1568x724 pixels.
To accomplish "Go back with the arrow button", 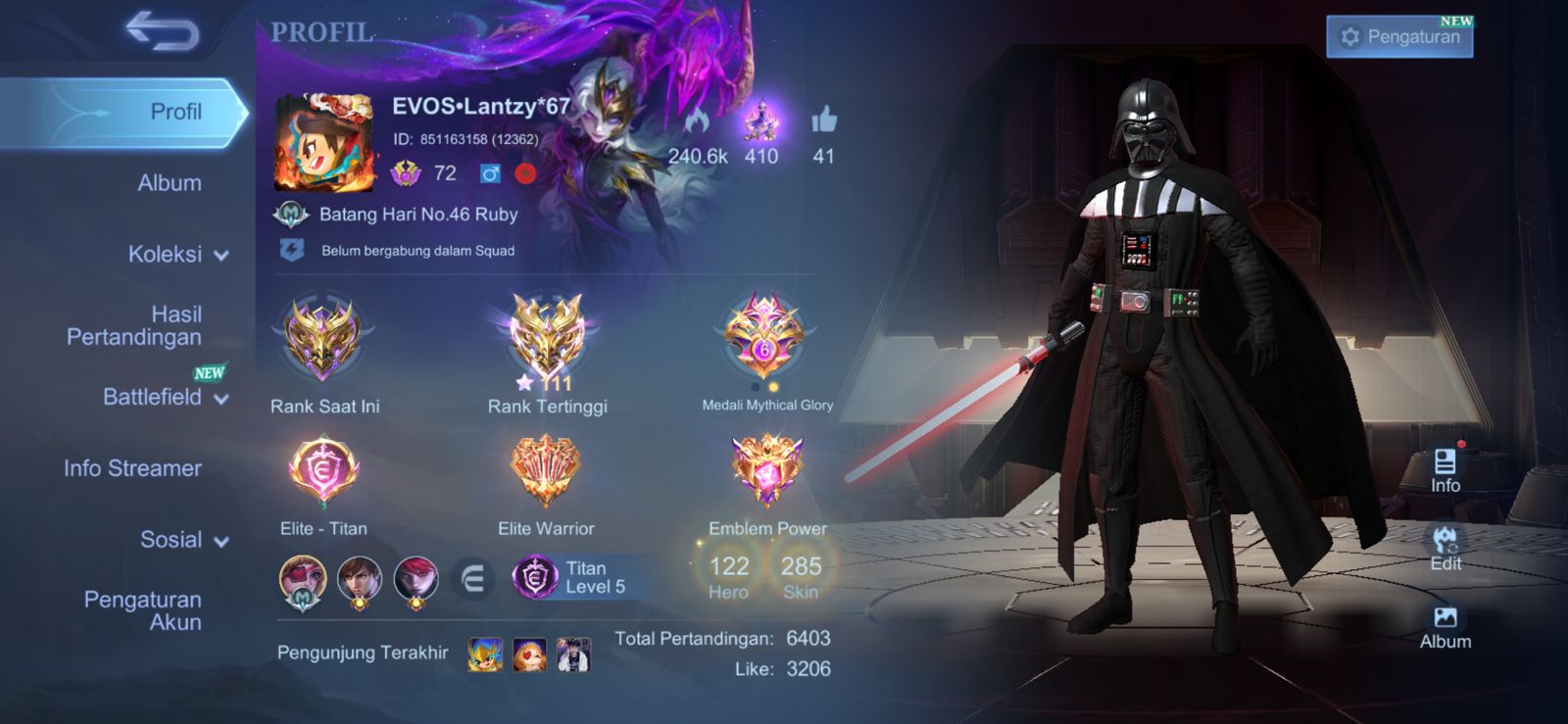I will [x=163, y=32].
